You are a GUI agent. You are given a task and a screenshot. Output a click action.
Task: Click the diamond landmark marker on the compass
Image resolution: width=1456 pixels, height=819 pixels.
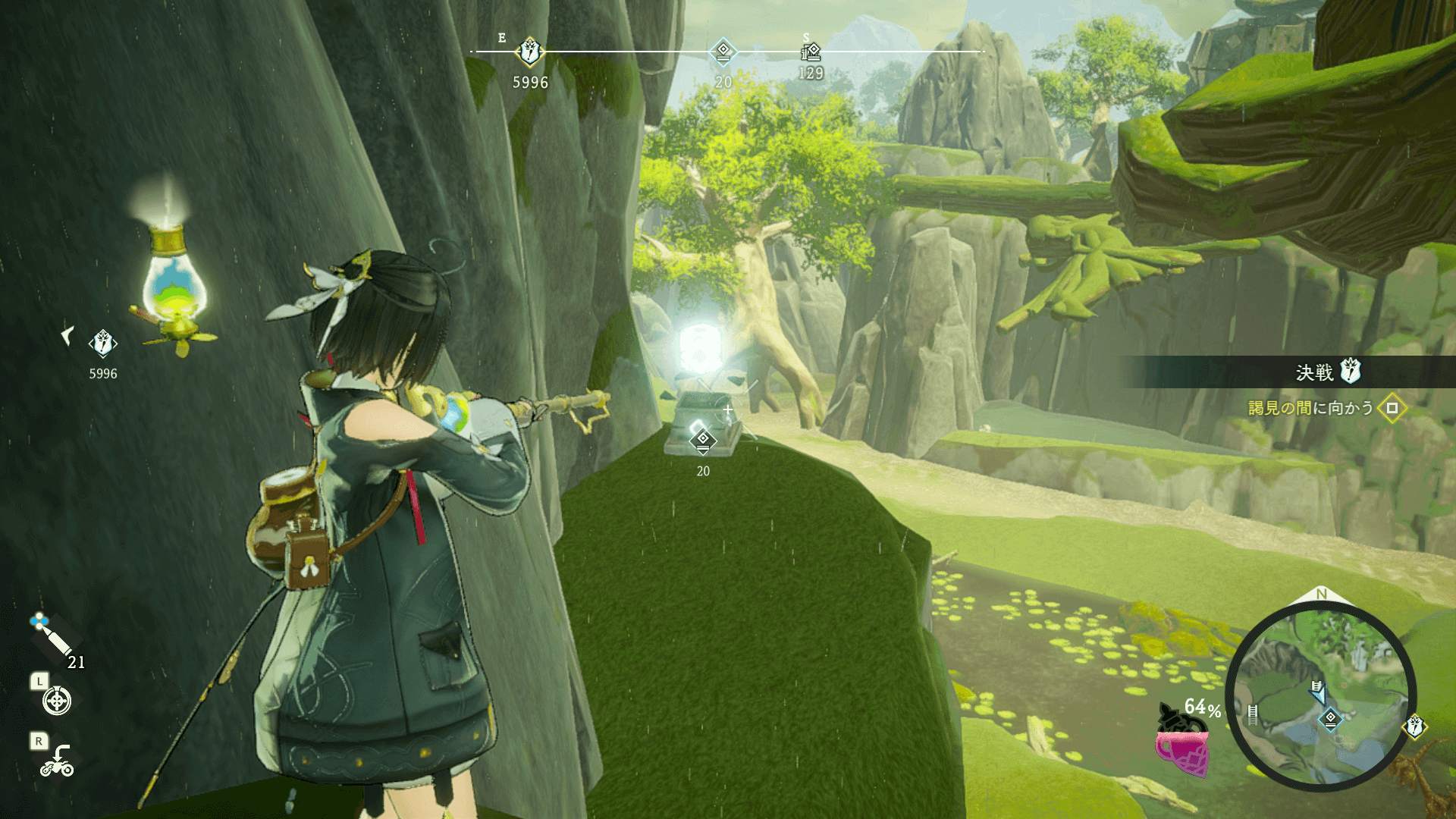(723, 52)
